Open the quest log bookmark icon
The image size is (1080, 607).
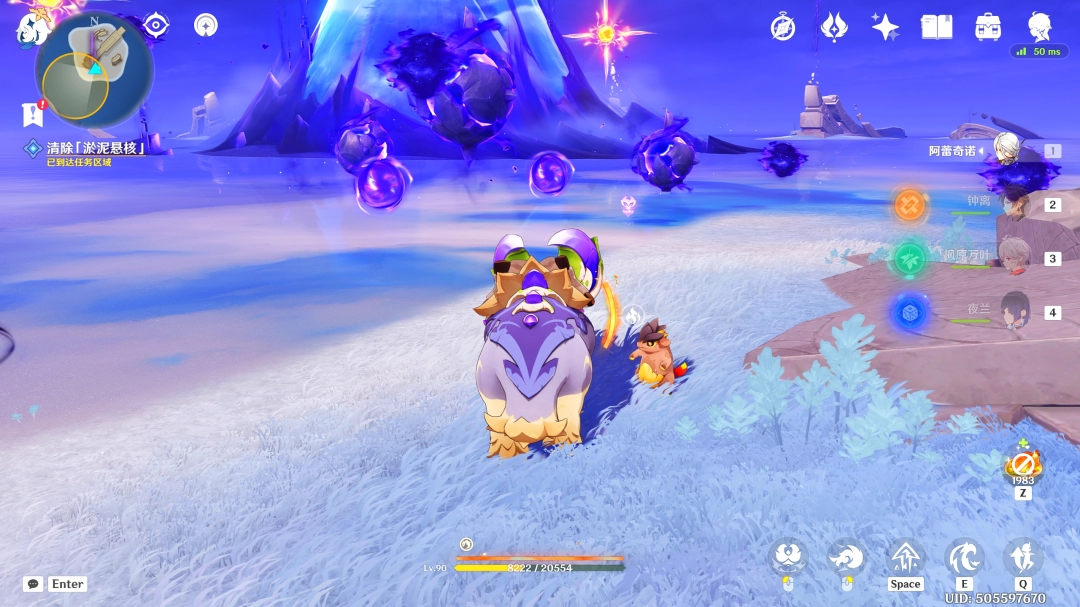pyautogui.click(x=32, y=114)
